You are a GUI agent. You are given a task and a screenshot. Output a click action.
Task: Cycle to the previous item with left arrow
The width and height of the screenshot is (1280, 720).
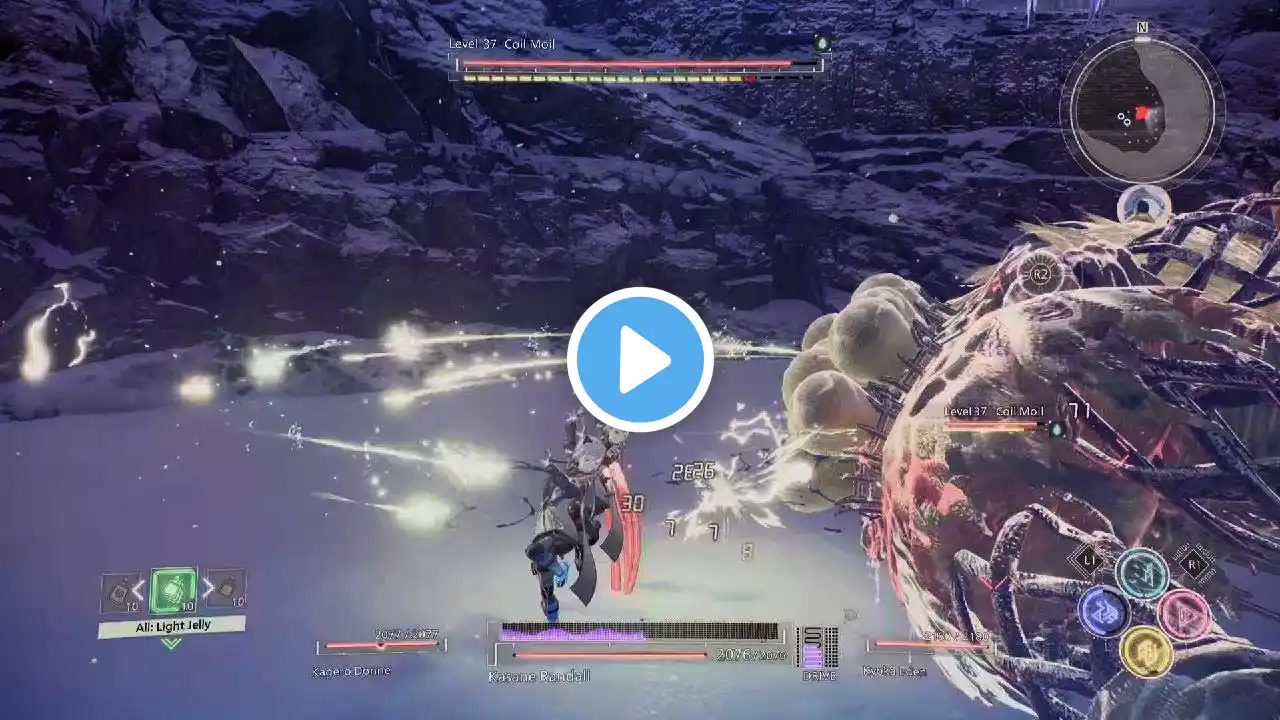(139, 590)
